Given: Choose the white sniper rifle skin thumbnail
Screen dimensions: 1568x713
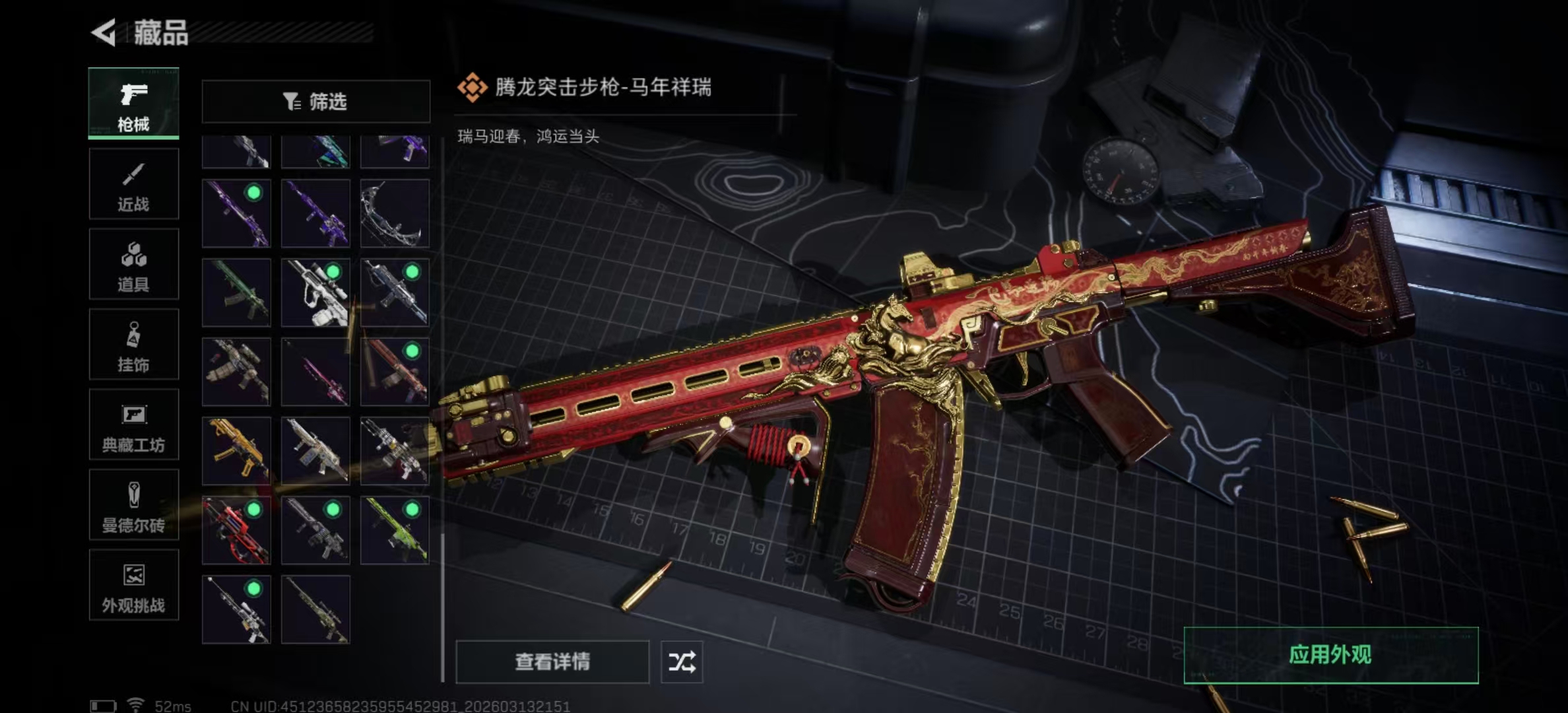Looking at the screenshot, I should click(315, 292).
